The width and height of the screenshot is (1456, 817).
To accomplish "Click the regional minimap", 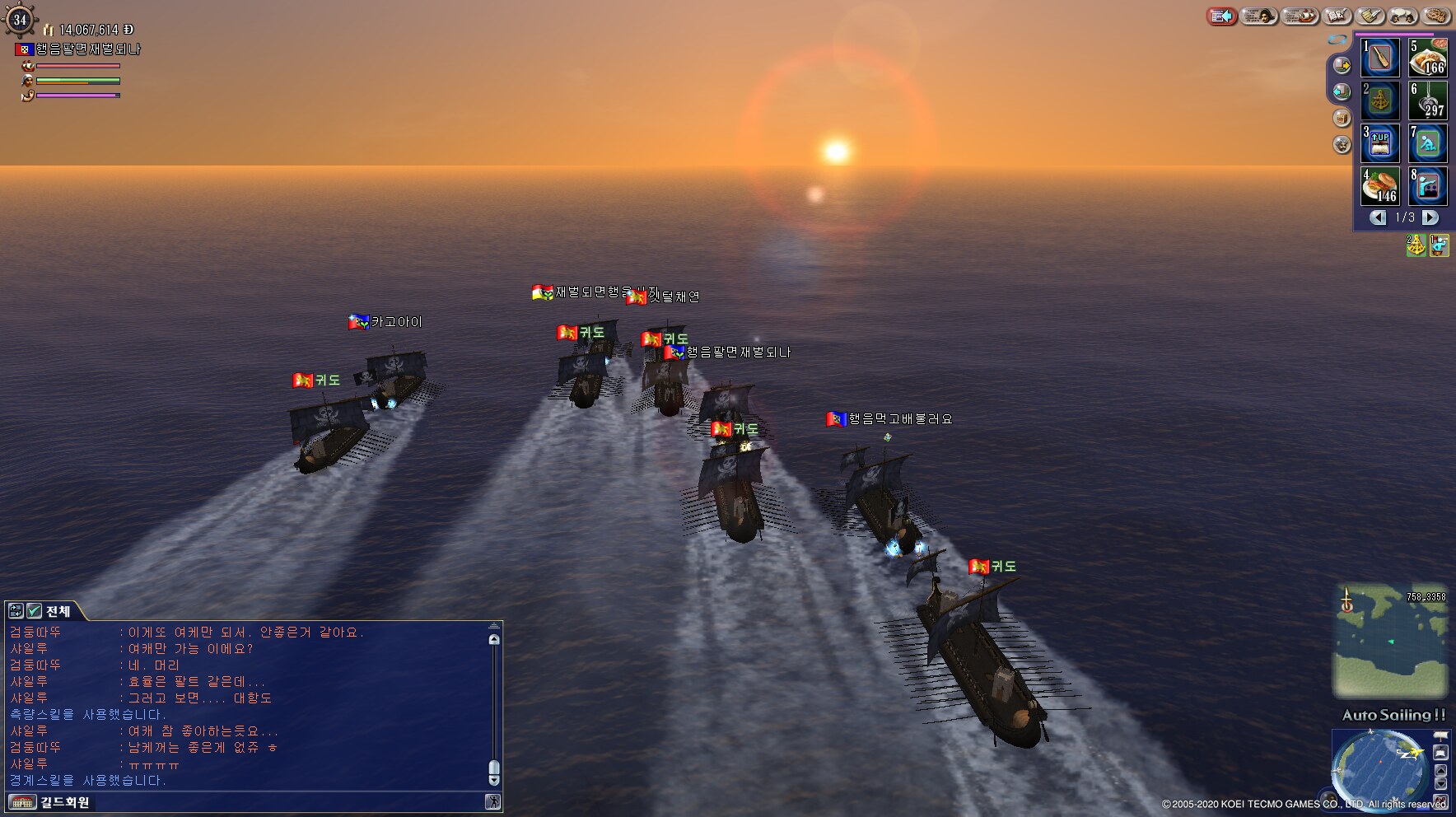I will [1390, 642].
